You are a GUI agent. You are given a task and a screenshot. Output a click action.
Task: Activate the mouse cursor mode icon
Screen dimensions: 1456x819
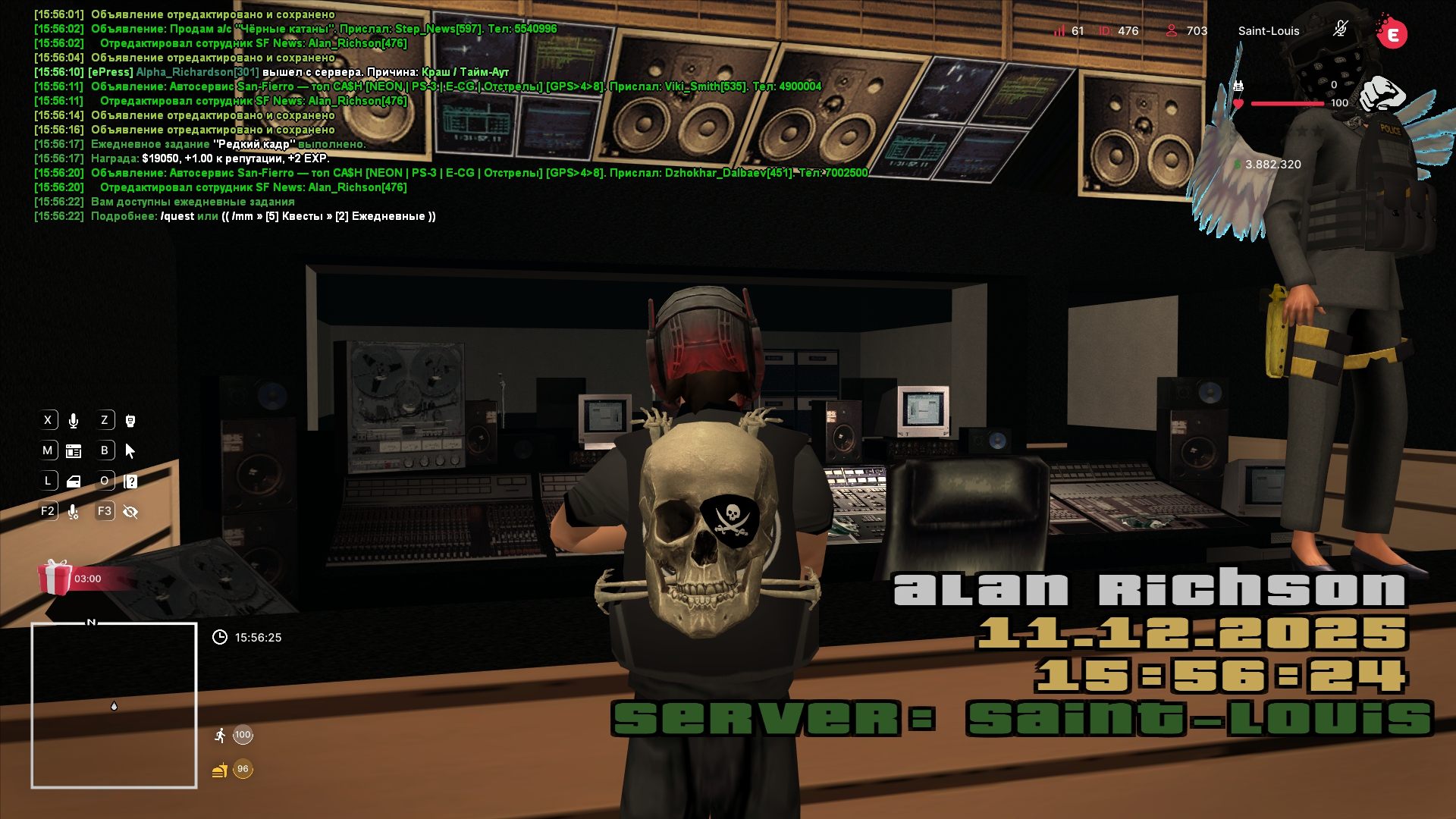pyautogui.click(x=130, y=451)
